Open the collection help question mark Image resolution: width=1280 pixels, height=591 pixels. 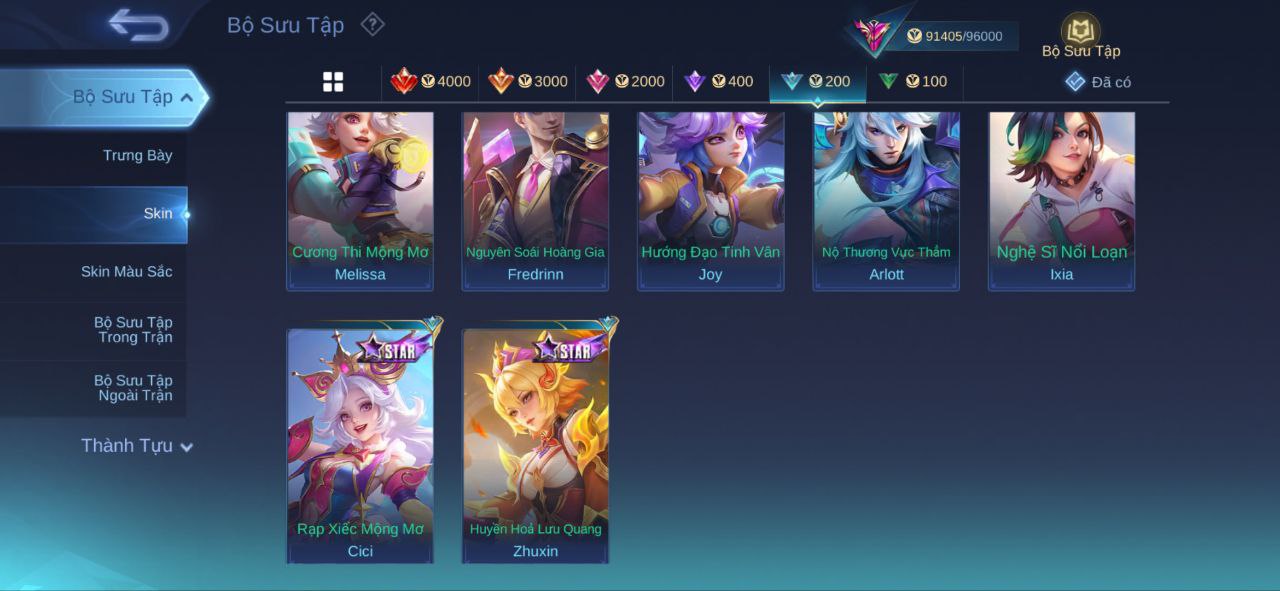(372, 24)
